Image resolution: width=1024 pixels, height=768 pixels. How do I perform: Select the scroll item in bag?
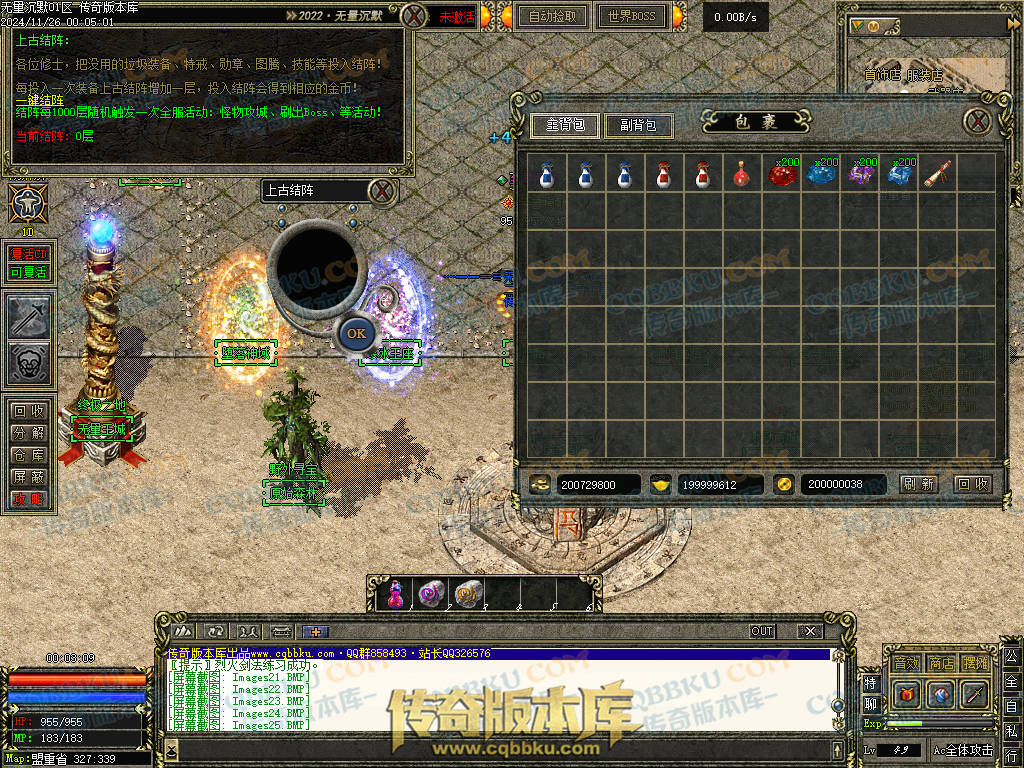pos(937,174)
